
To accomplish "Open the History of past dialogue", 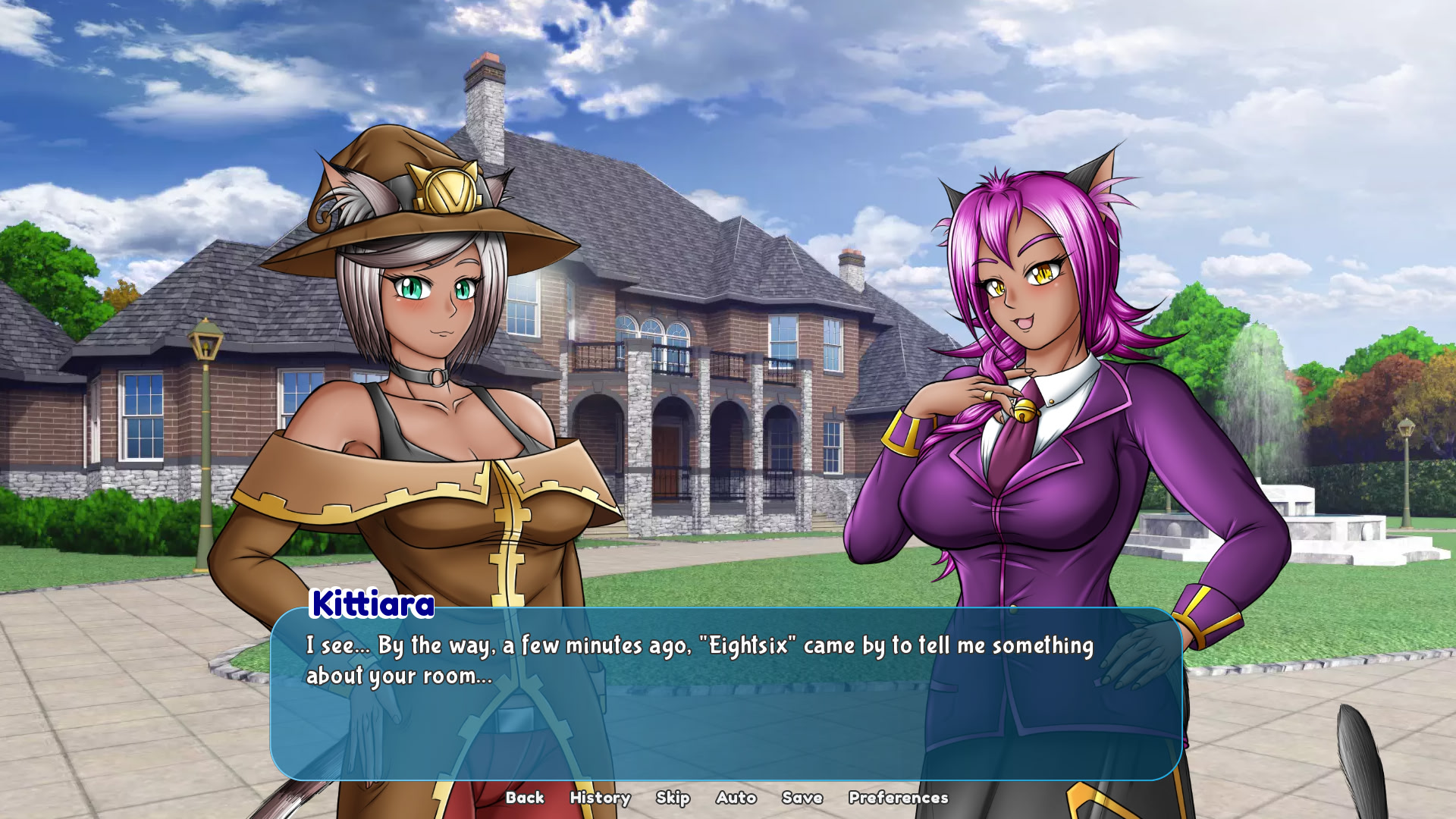I will pos(599,798).
